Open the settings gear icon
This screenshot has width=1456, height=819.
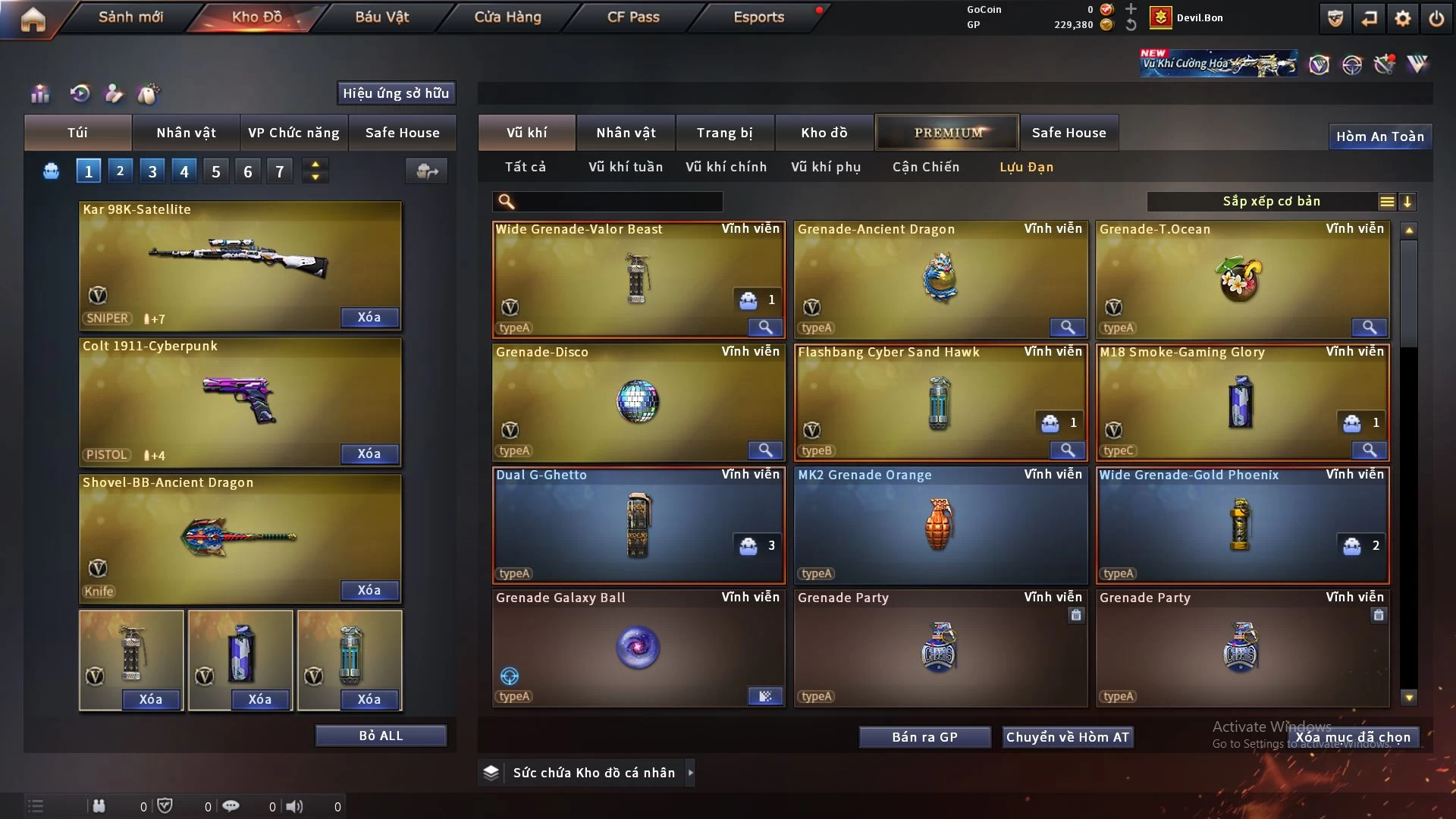pos(1402,18)
